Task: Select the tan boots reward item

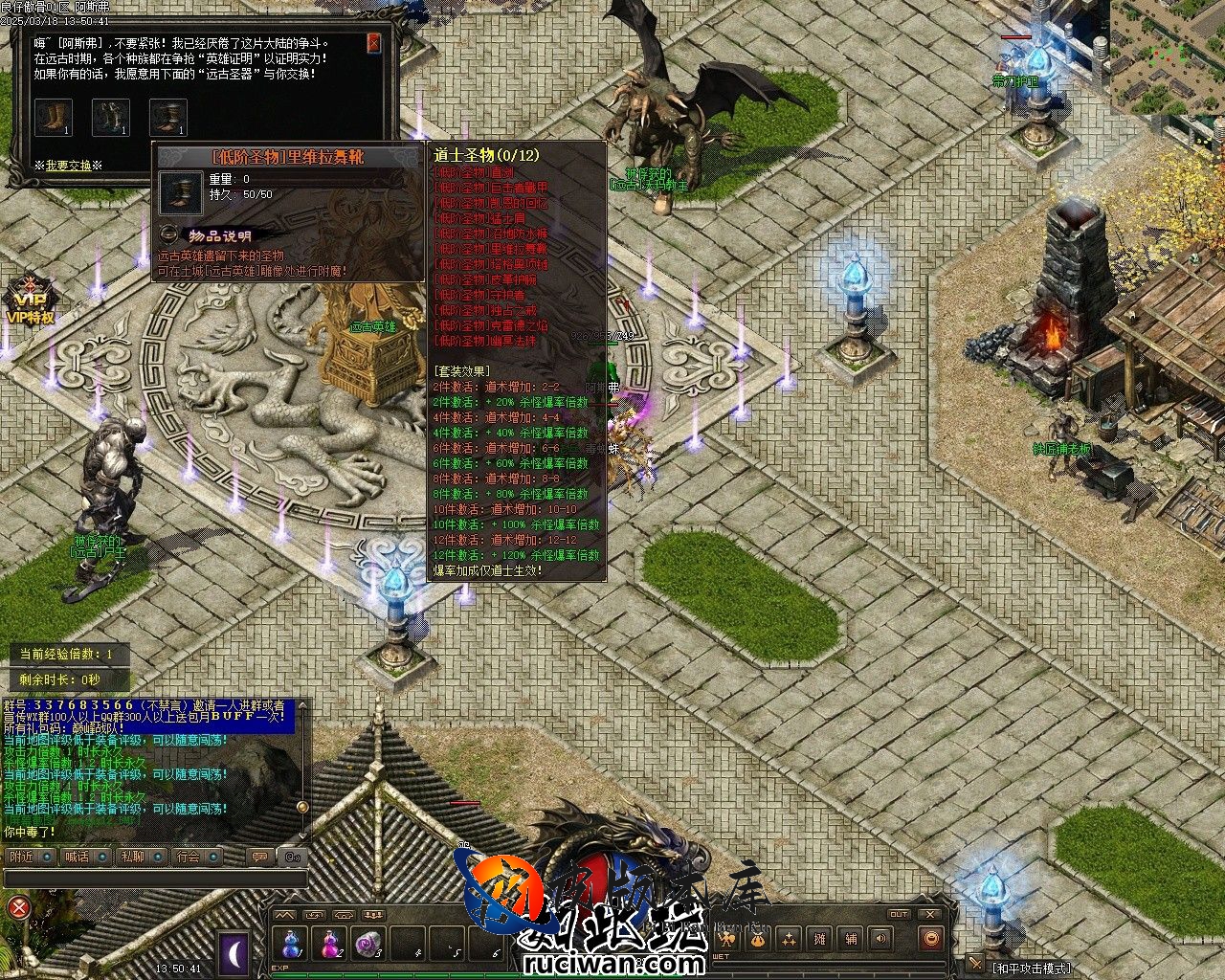Action: click(54, 118)
